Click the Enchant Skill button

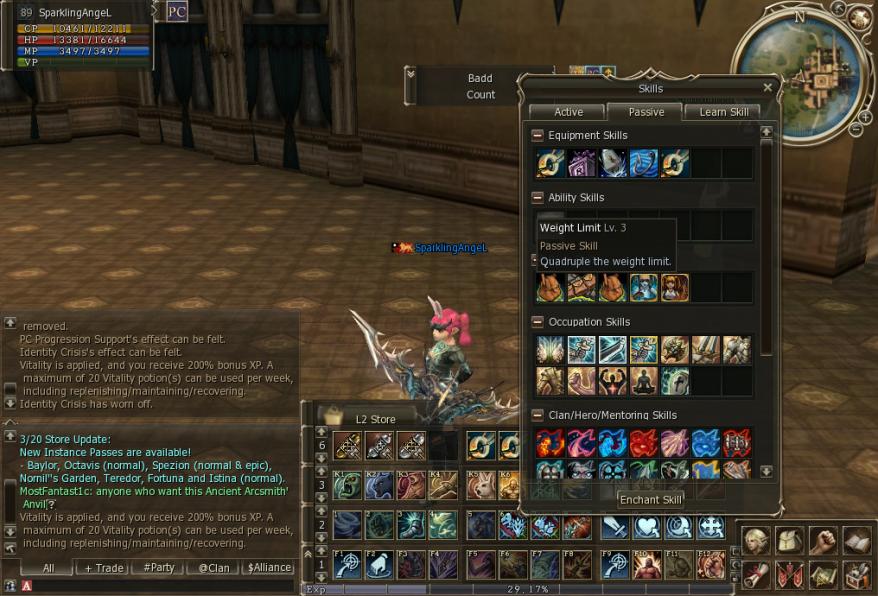point(651,500)
